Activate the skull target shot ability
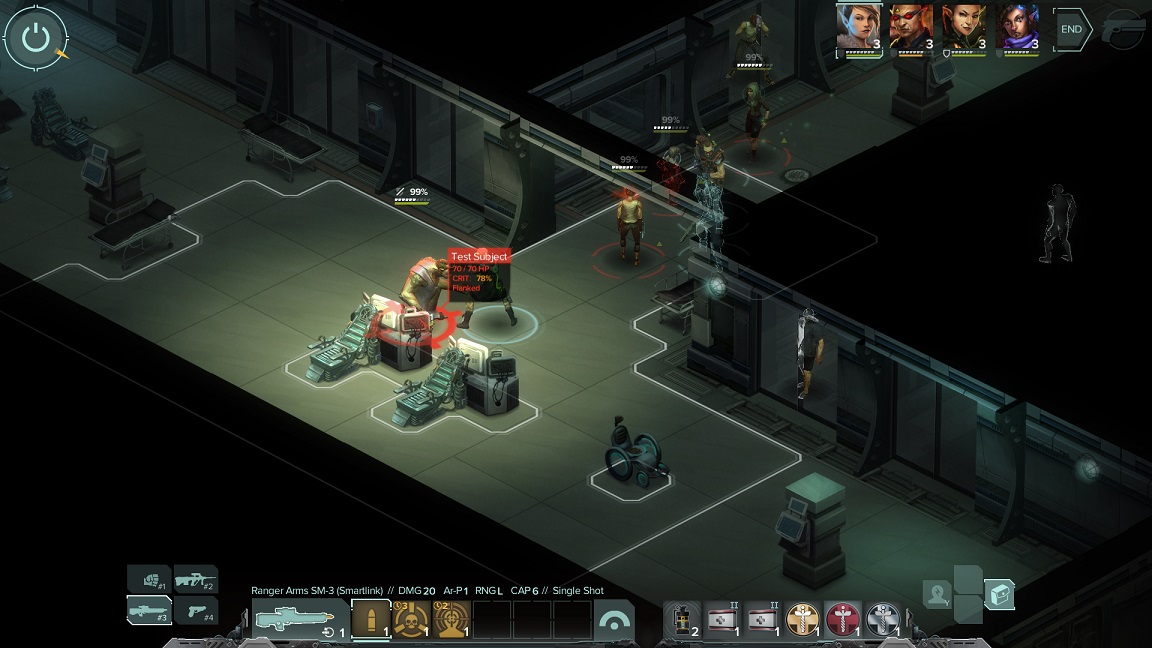1152x648 pixels. 411,620
